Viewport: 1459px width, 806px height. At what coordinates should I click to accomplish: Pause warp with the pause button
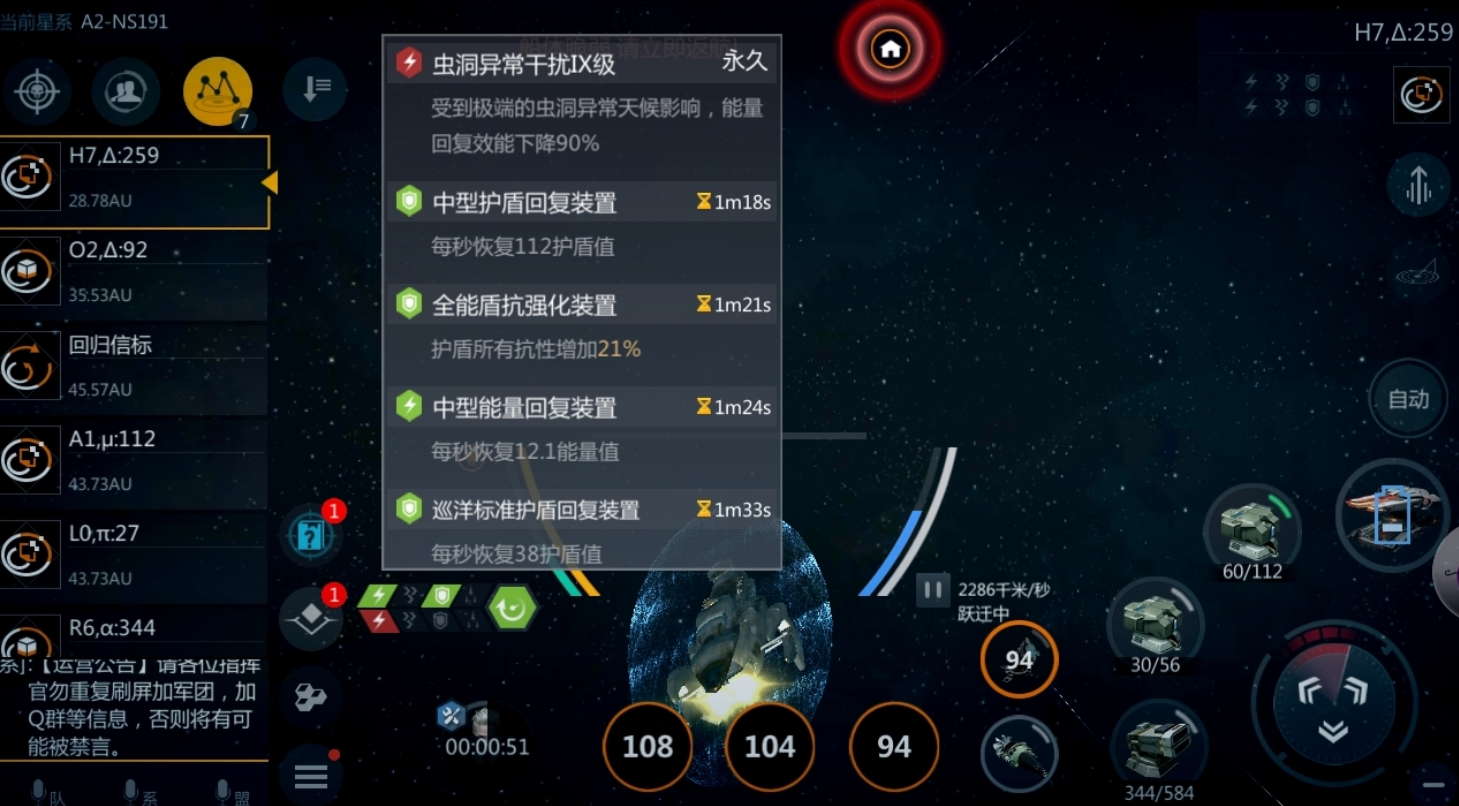point(932,590)
